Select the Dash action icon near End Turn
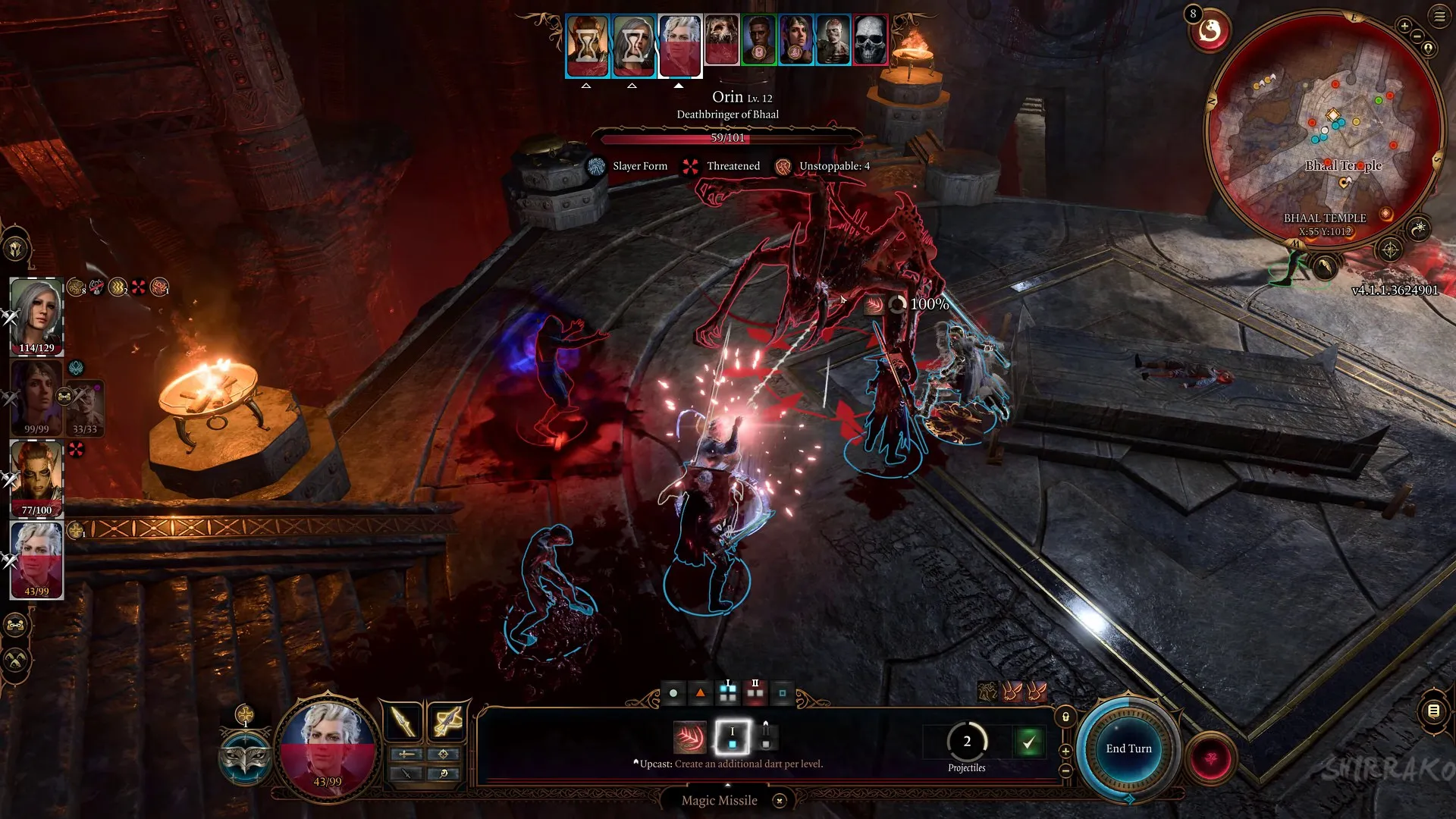 pos(987,692)
